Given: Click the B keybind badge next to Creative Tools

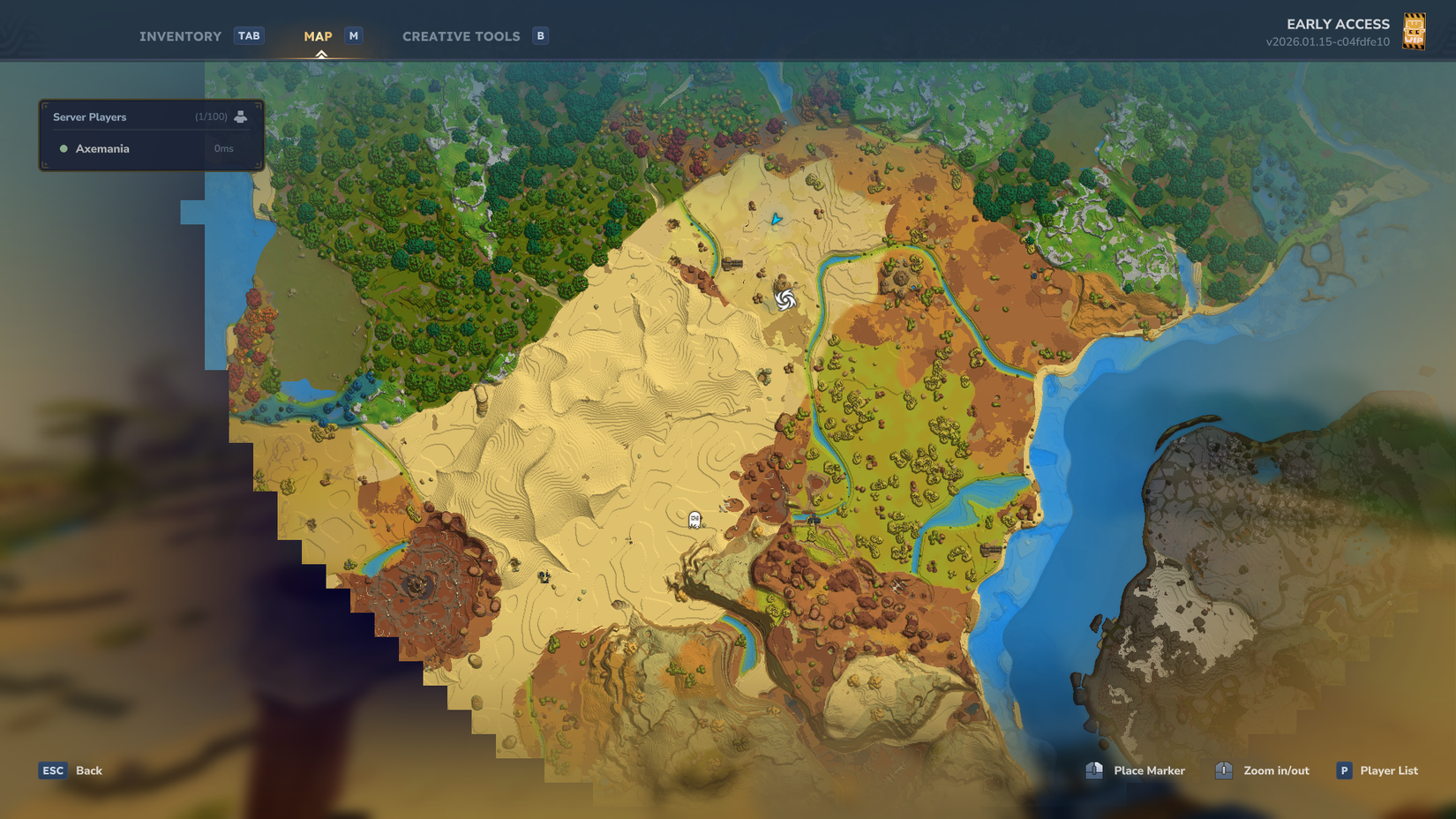Looking at the screenshot, I should [539, 35].
